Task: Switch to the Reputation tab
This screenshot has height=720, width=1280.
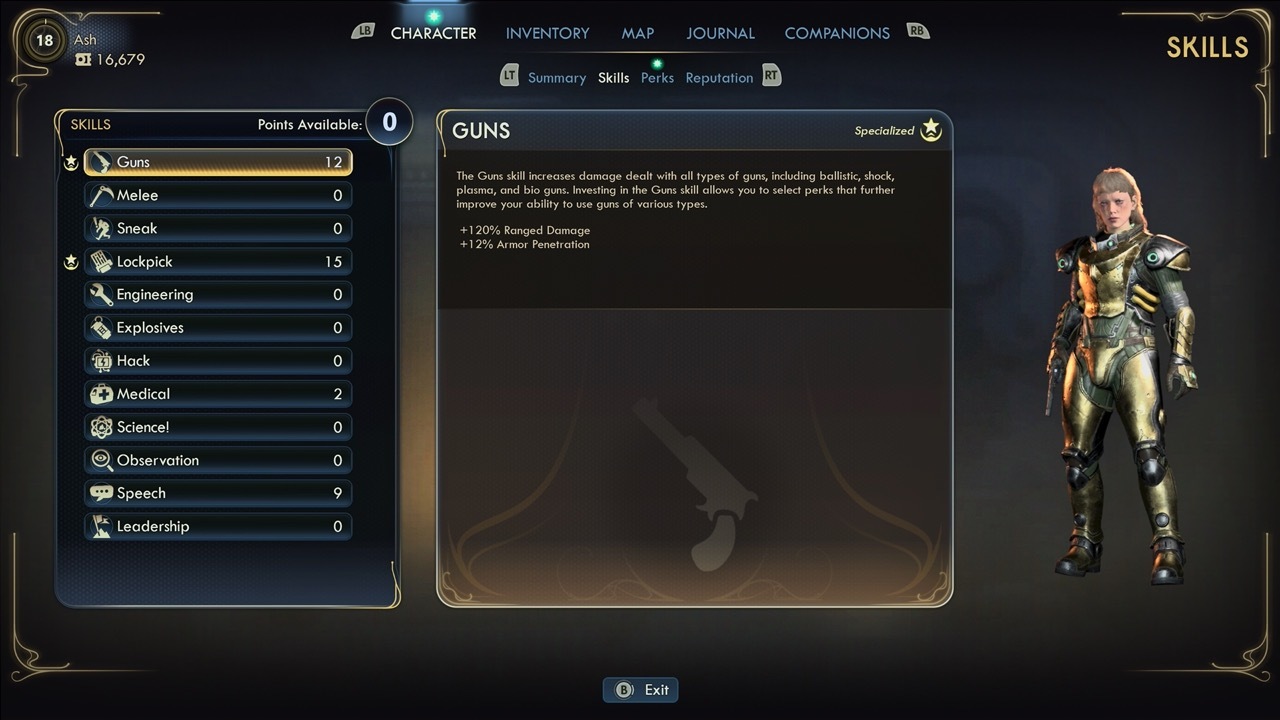Action: tap(719, 77)
